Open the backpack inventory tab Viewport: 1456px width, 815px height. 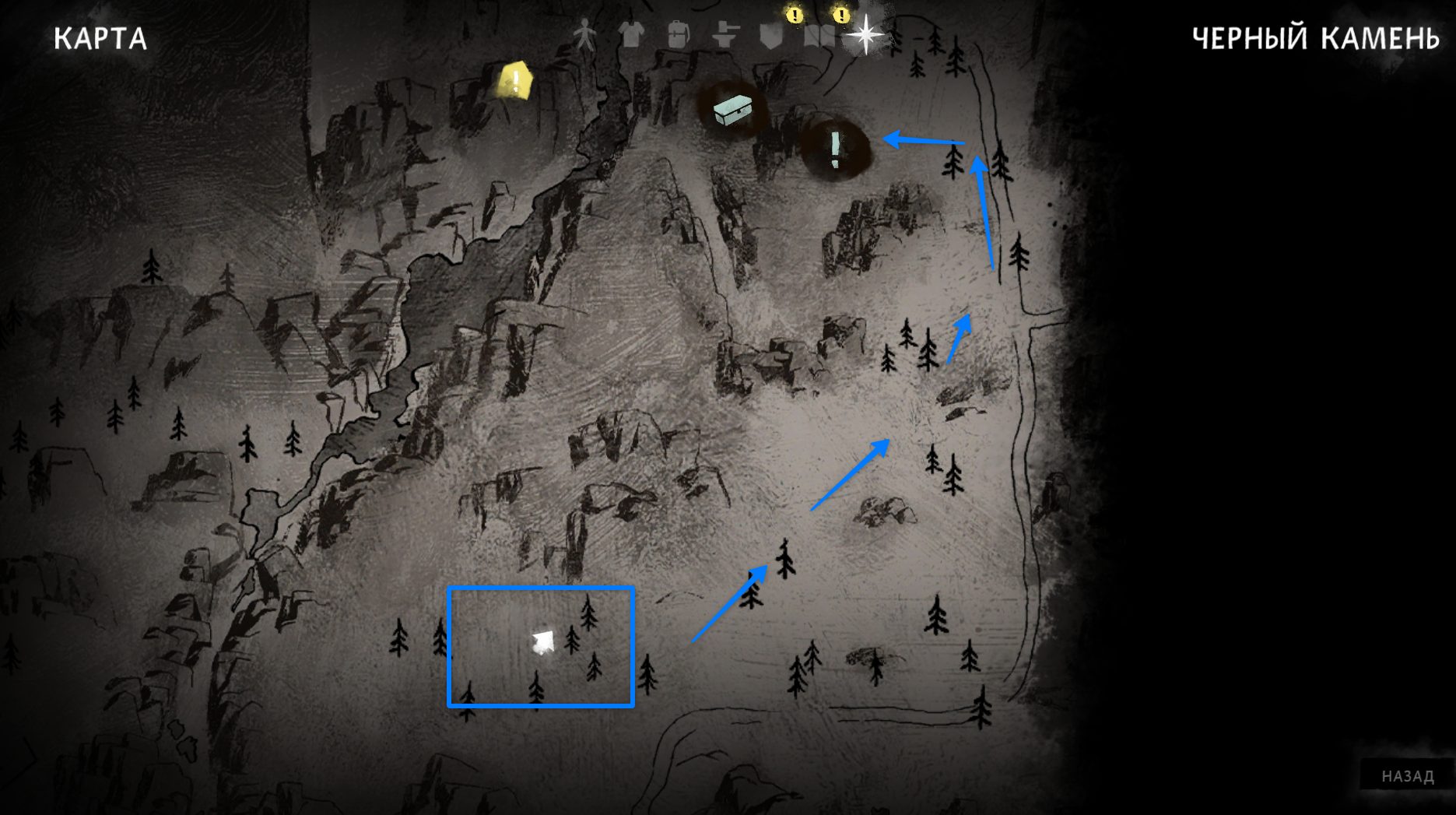coord(678,35)
